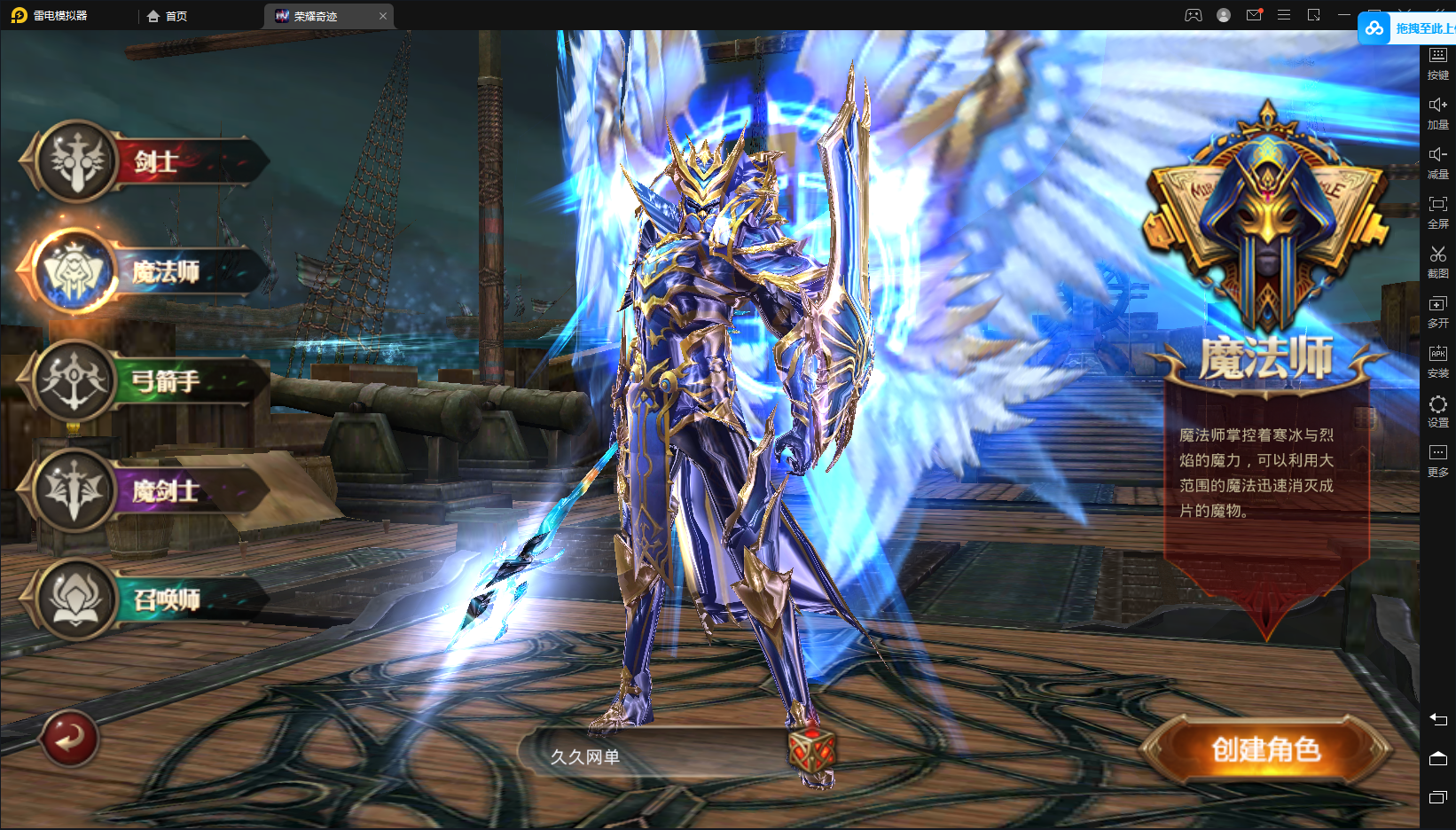Select the 魔剑士 (Magic Swordsman) class
The image size is (1456, 830).
(151, 490)
